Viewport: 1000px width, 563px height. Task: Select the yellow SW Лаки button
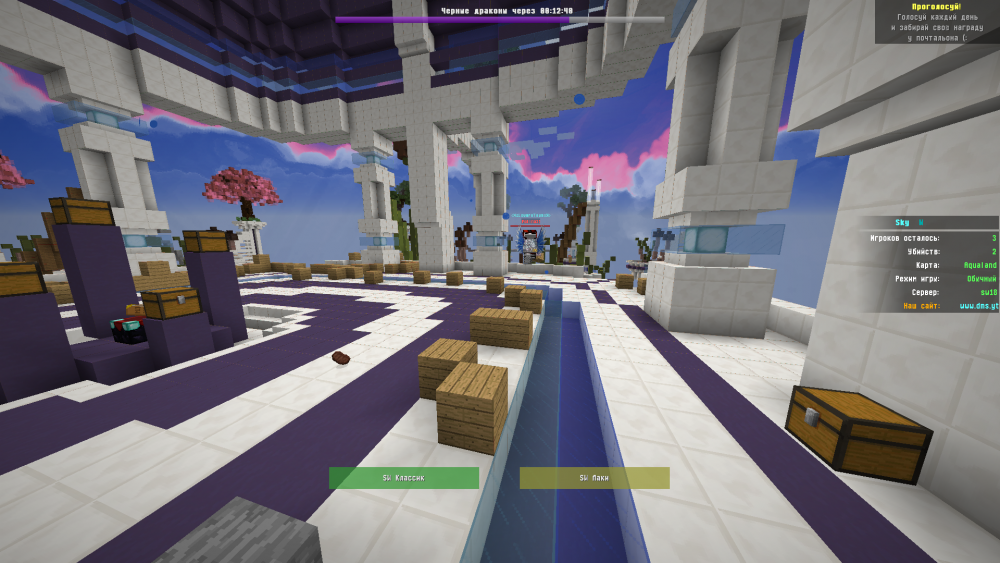click(x=594, y=478)
